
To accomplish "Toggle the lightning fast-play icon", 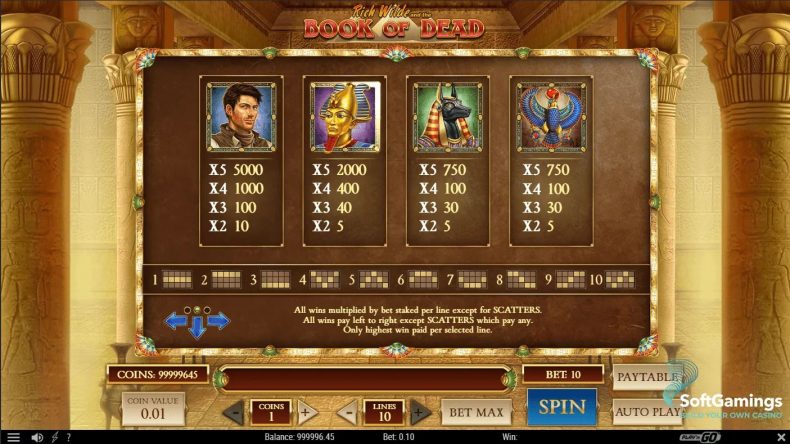I will [x=54, y=437].
